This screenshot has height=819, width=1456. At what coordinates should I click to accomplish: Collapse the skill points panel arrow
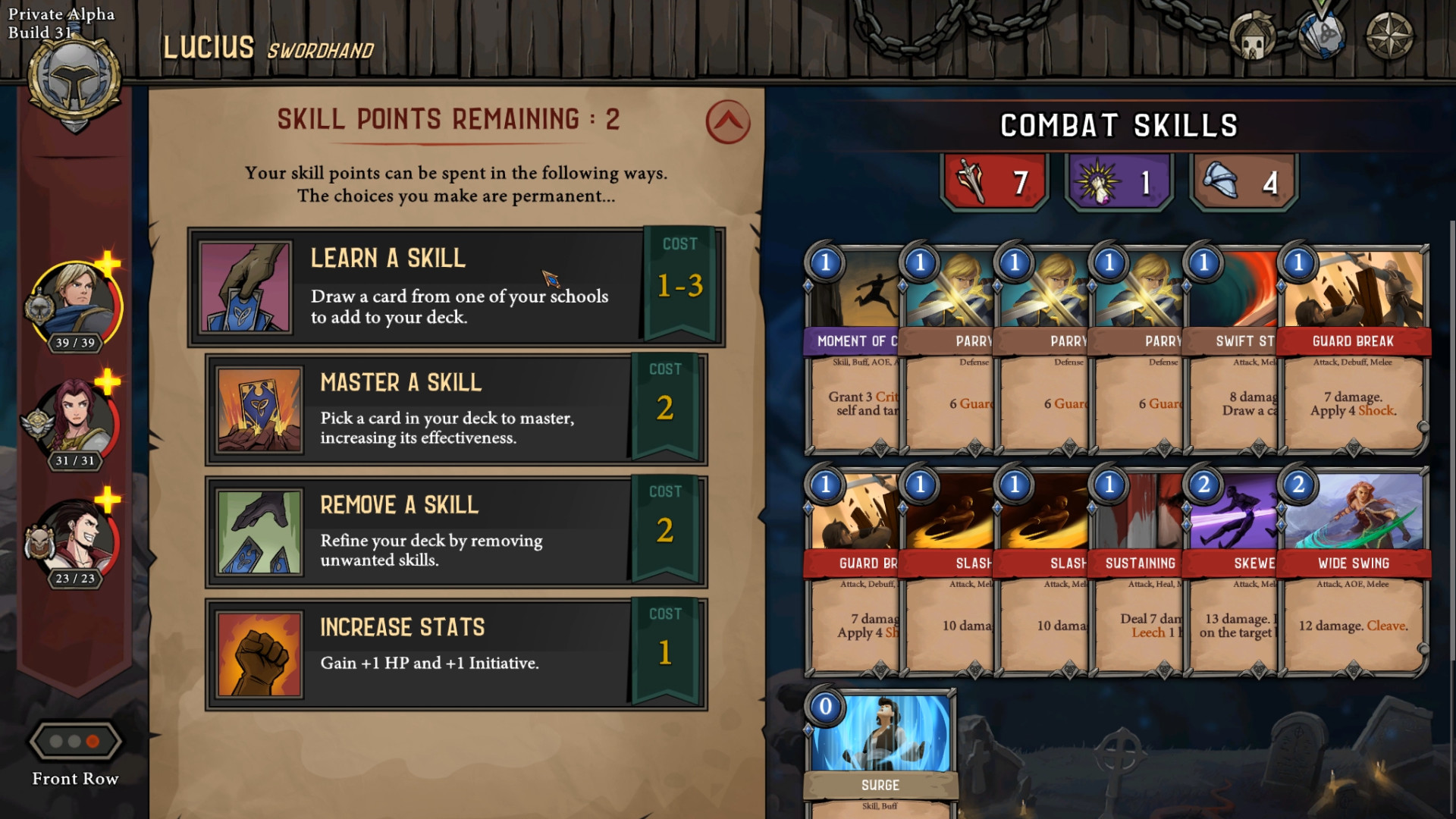click(727, 122)
